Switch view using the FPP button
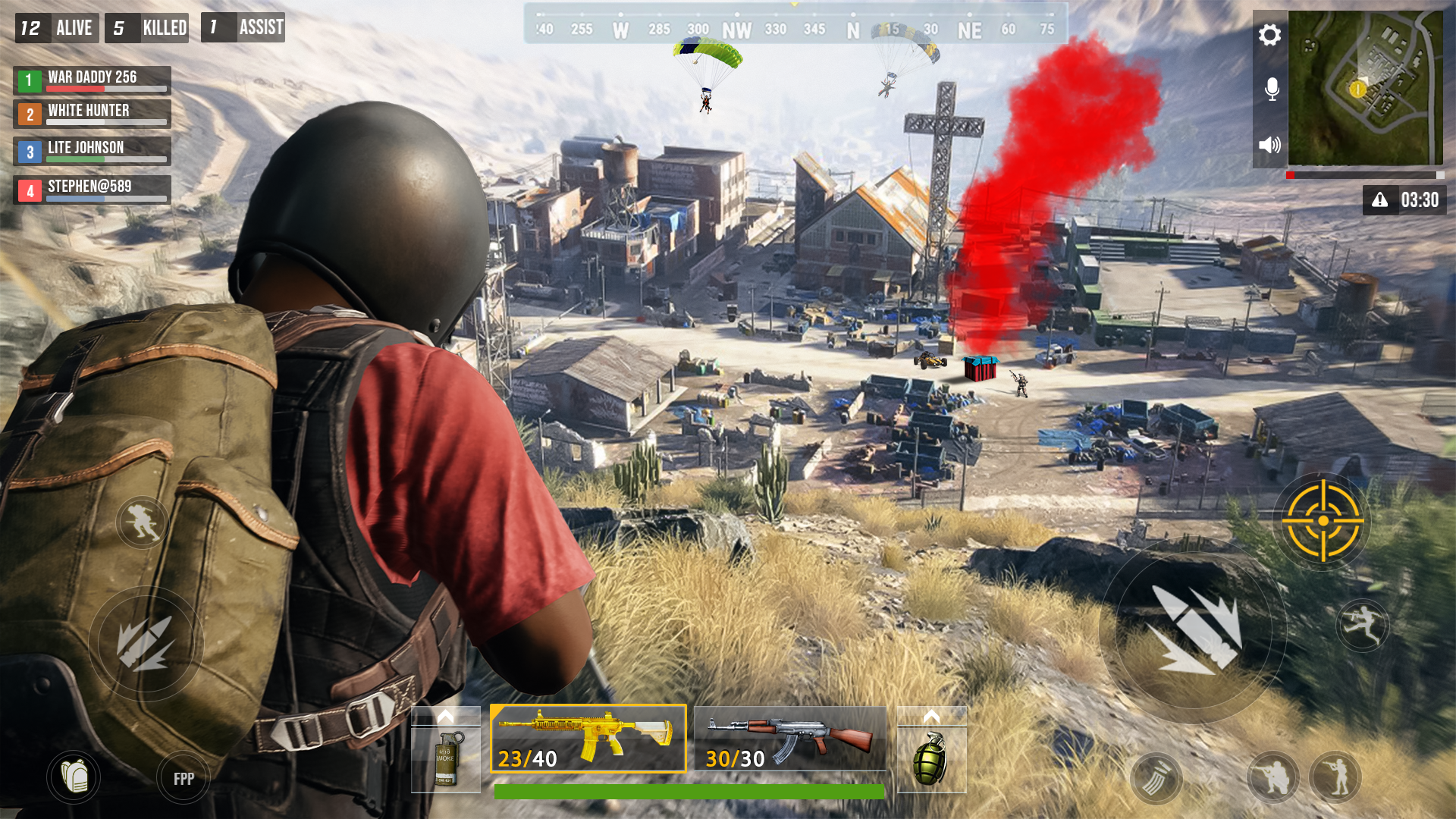 click(x=183, y=777)
